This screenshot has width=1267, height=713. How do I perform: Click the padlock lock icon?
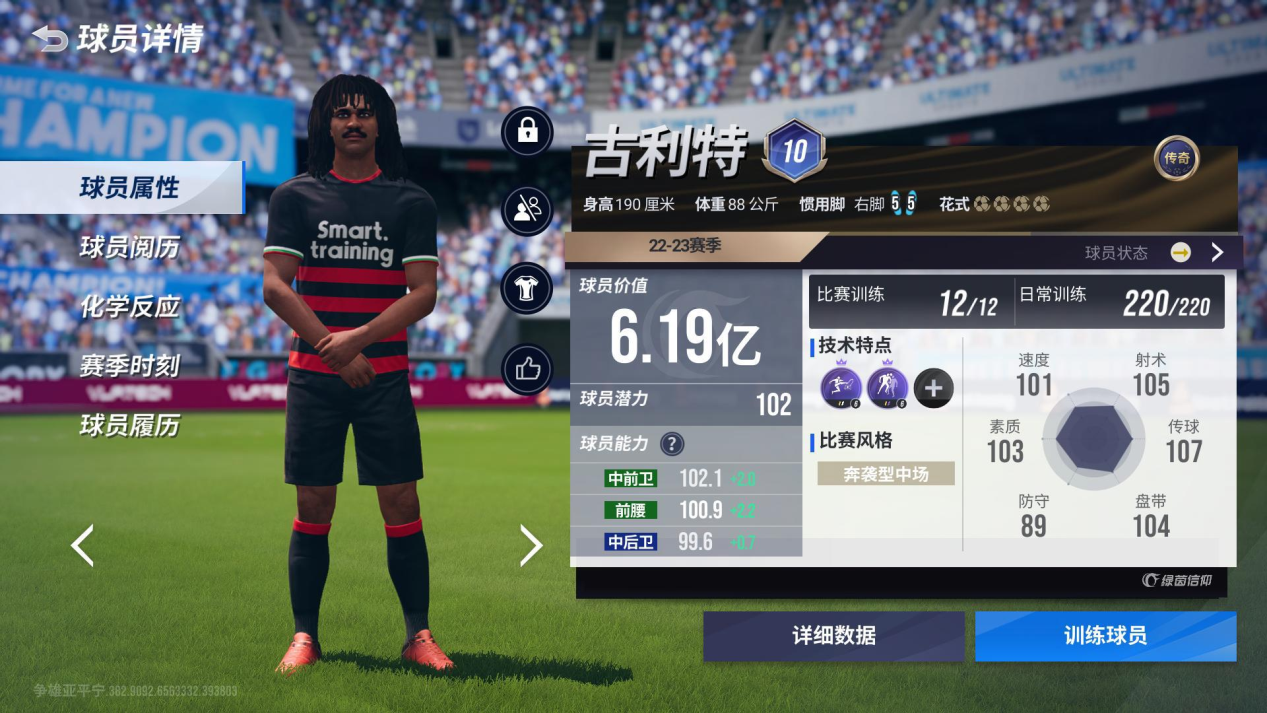coord(527,131)
